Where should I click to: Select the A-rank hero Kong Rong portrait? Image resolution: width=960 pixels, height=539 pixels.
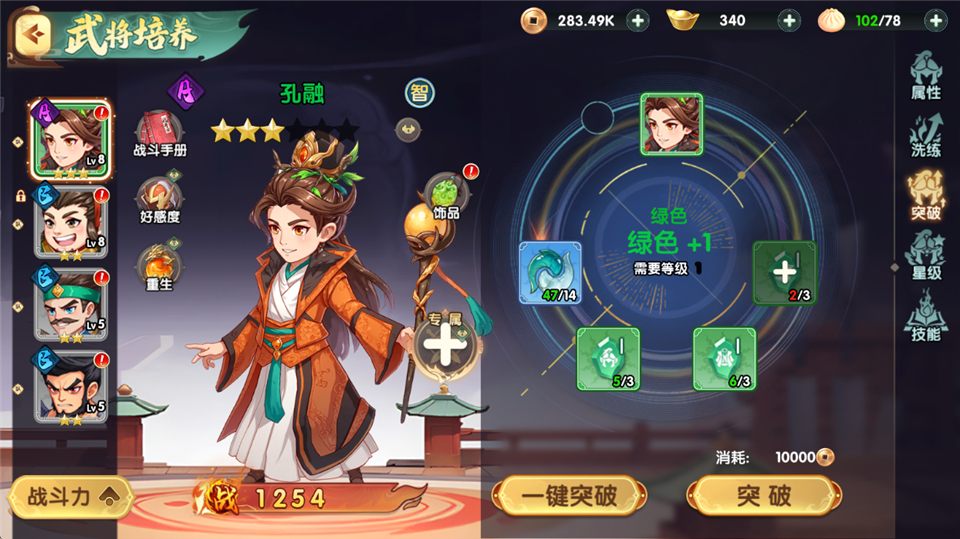[70, 139]
